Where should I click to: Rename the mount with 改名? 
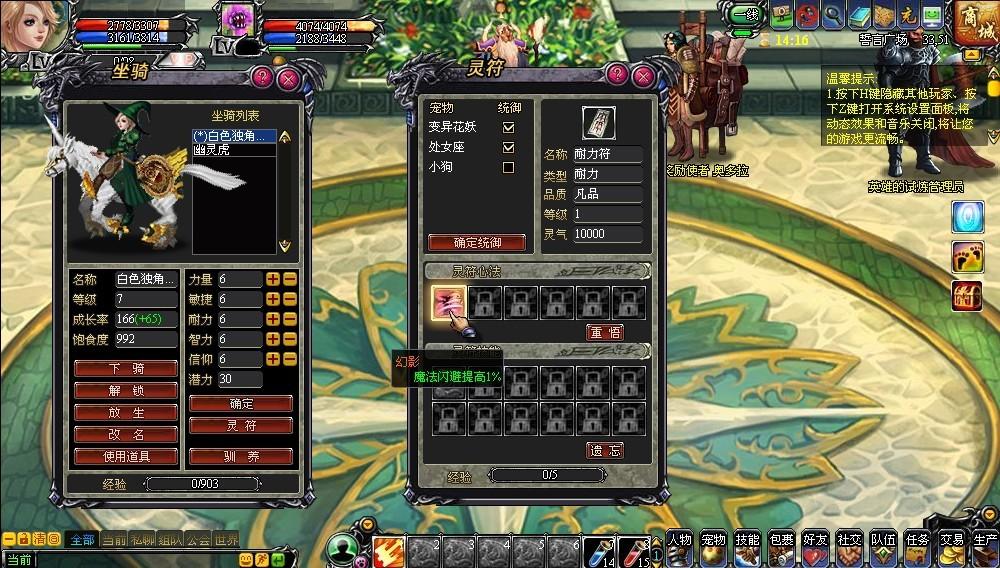pyautogui.click(x=126, y=434)
